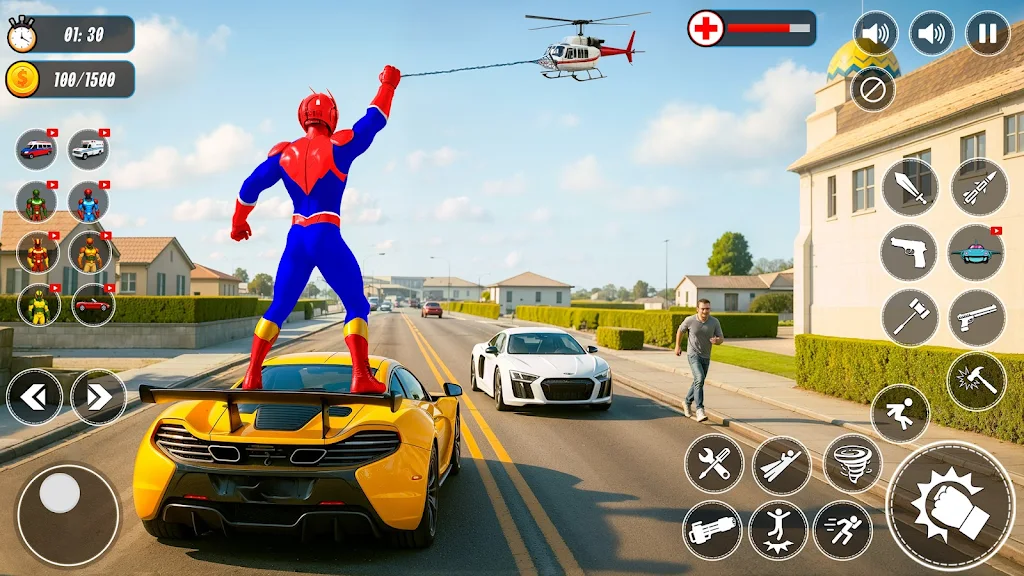Call the ambulance vehicle
Viewport: 1024px width, 576px height.
(88, 149)
